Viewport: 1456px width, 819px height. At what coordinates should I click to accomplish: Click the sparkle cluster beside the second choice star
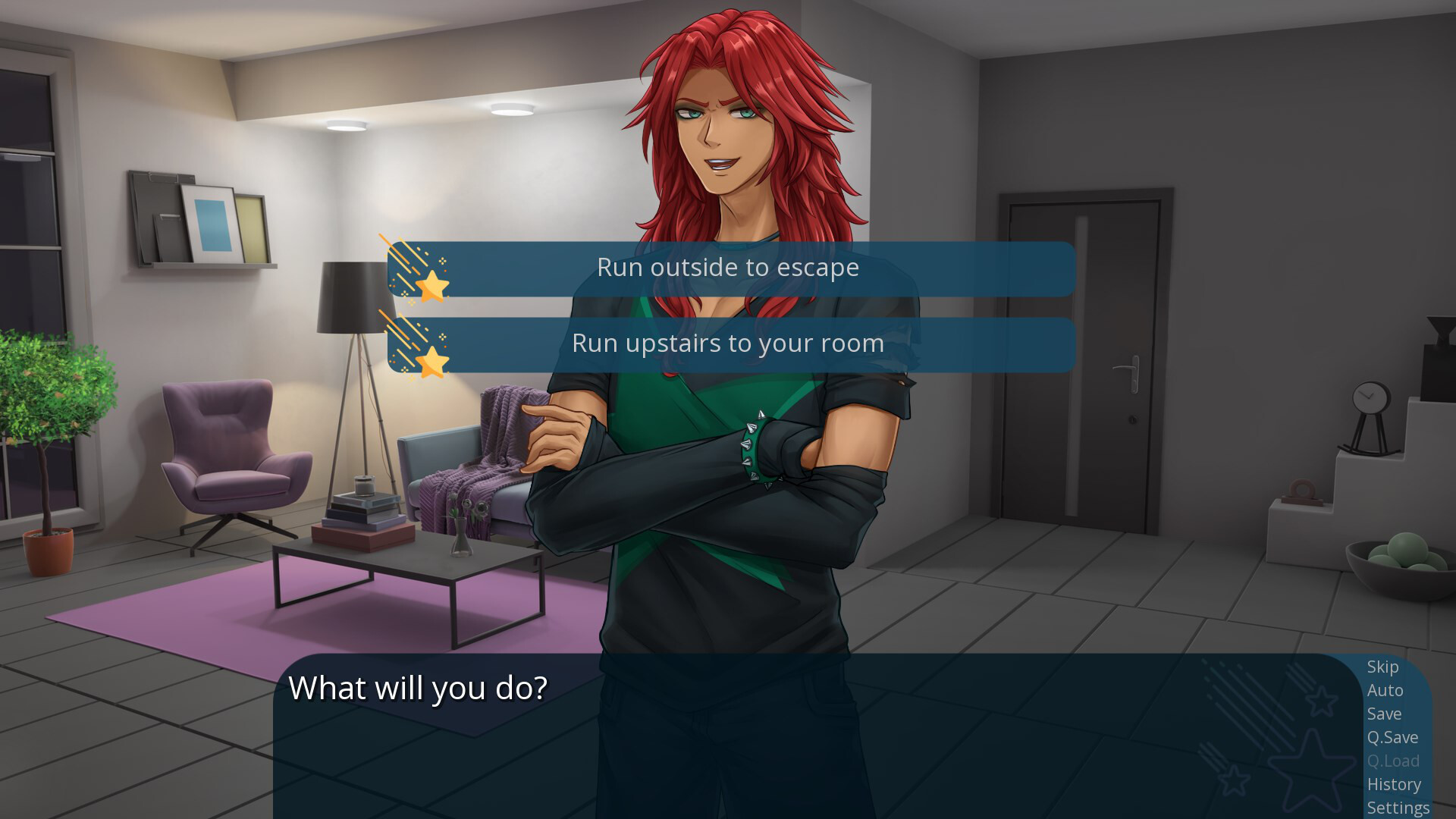443,336
